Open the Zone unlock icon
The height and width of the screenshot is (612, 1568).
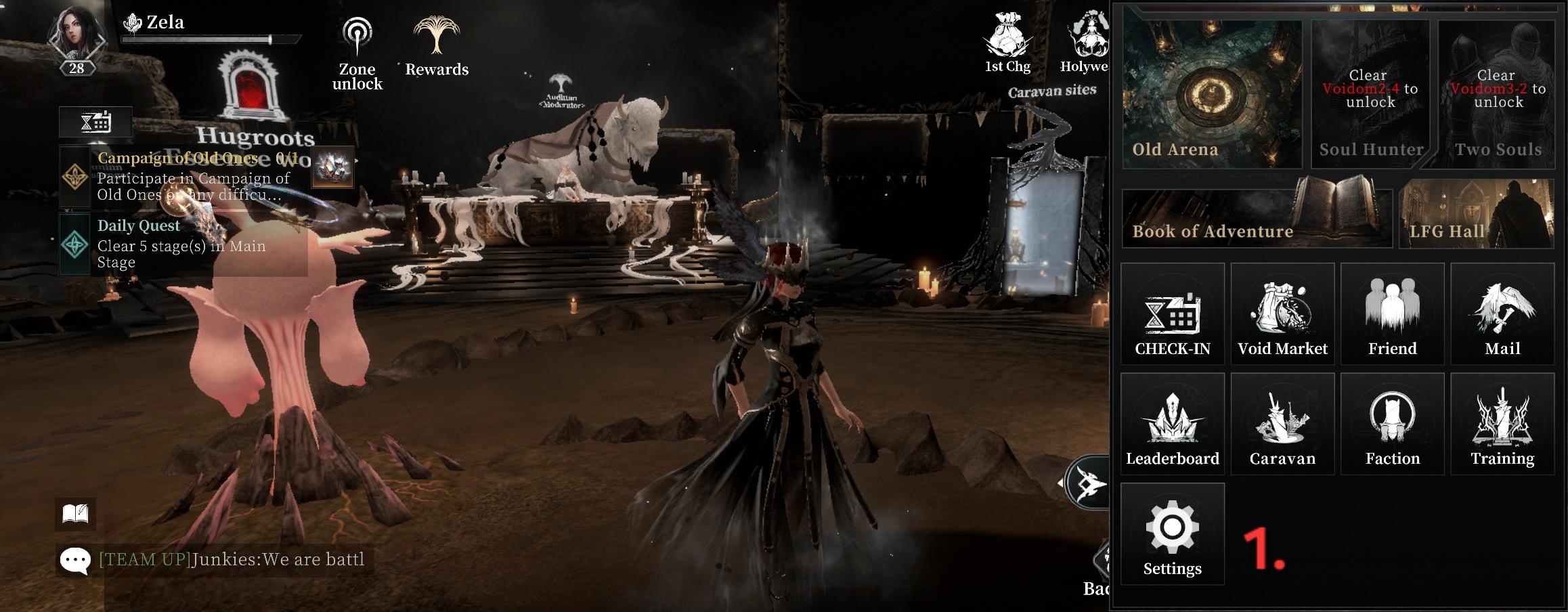click(357, 54)
